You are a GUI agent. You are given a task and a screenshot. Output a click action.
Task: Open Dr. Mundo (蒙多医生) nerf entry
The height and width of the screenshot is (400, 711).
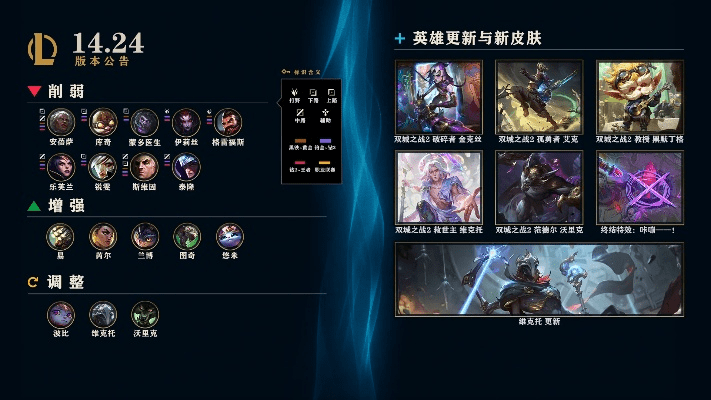[145, 122]
